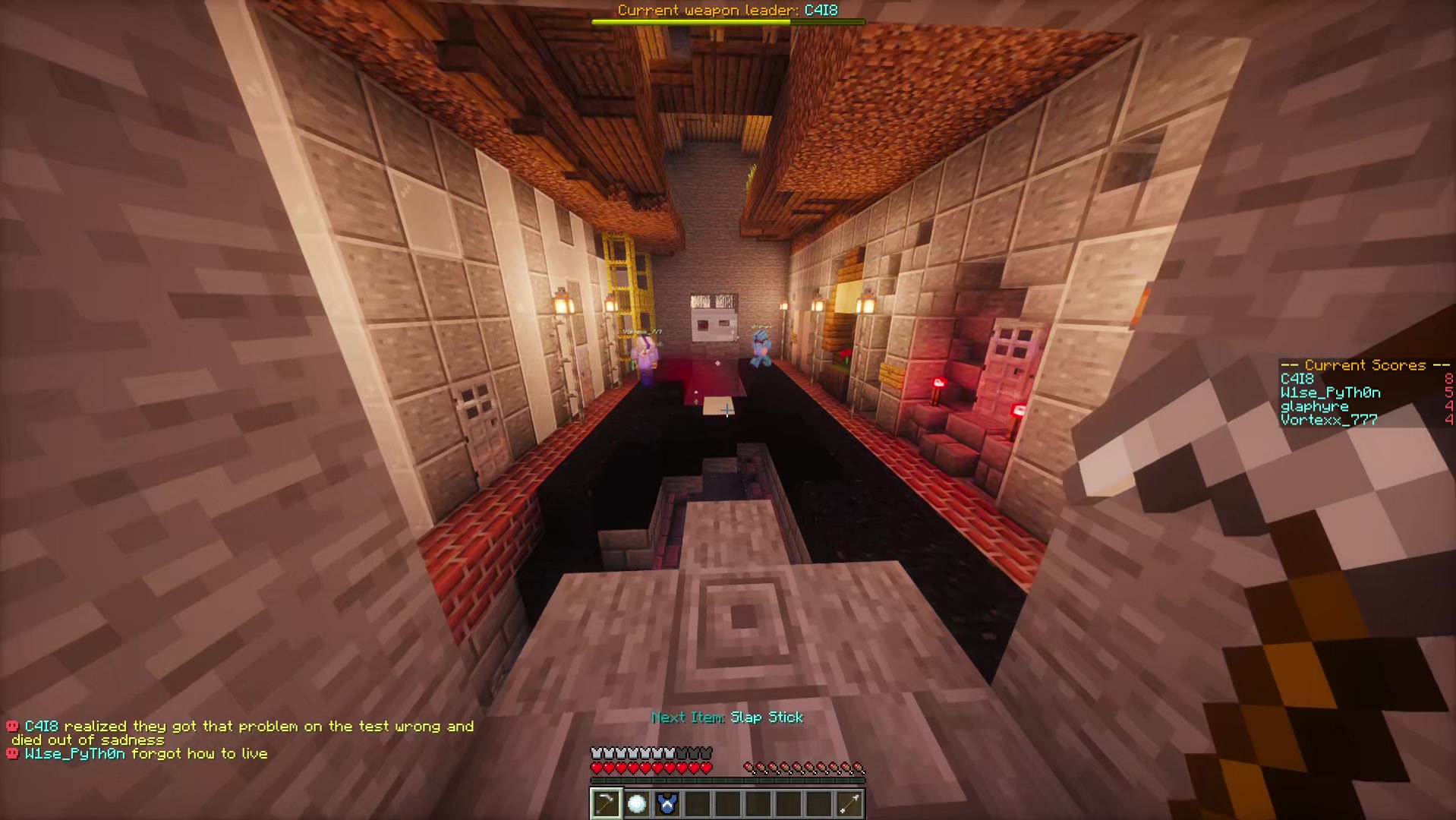
Task: Click the Next Item: Slap Stick label
Action: [x=726, y=717]
